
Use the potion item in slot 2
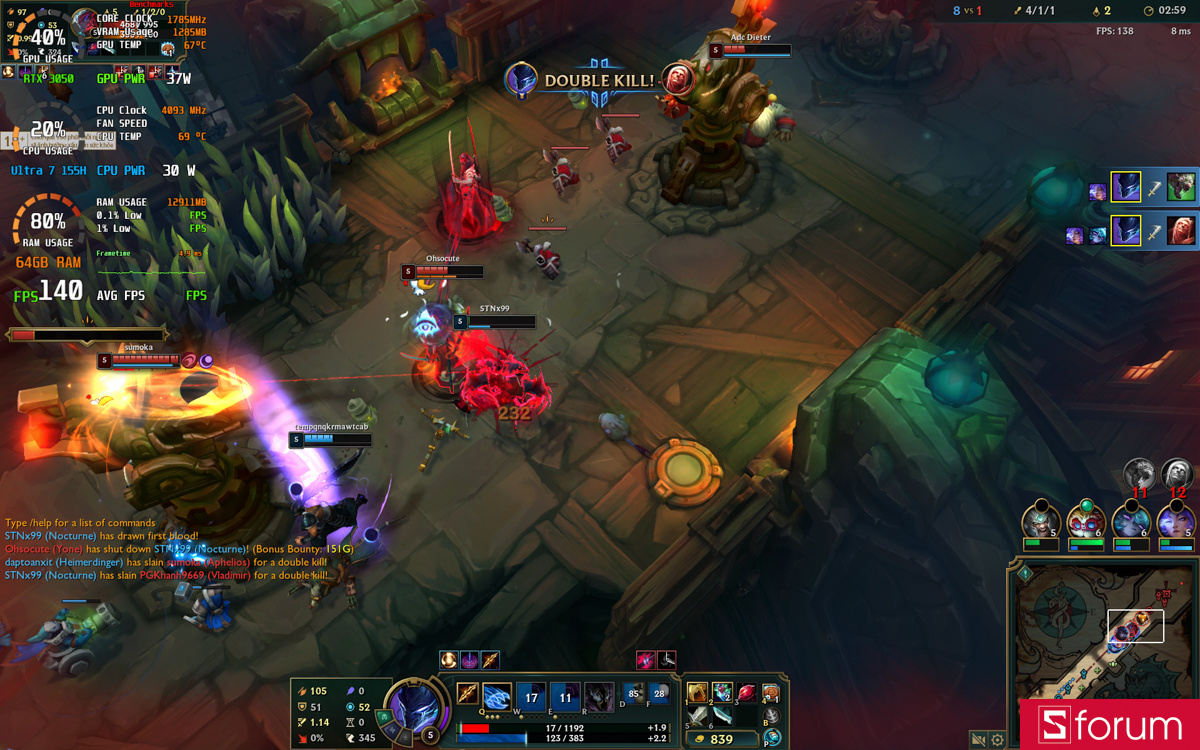coord(722,693)
